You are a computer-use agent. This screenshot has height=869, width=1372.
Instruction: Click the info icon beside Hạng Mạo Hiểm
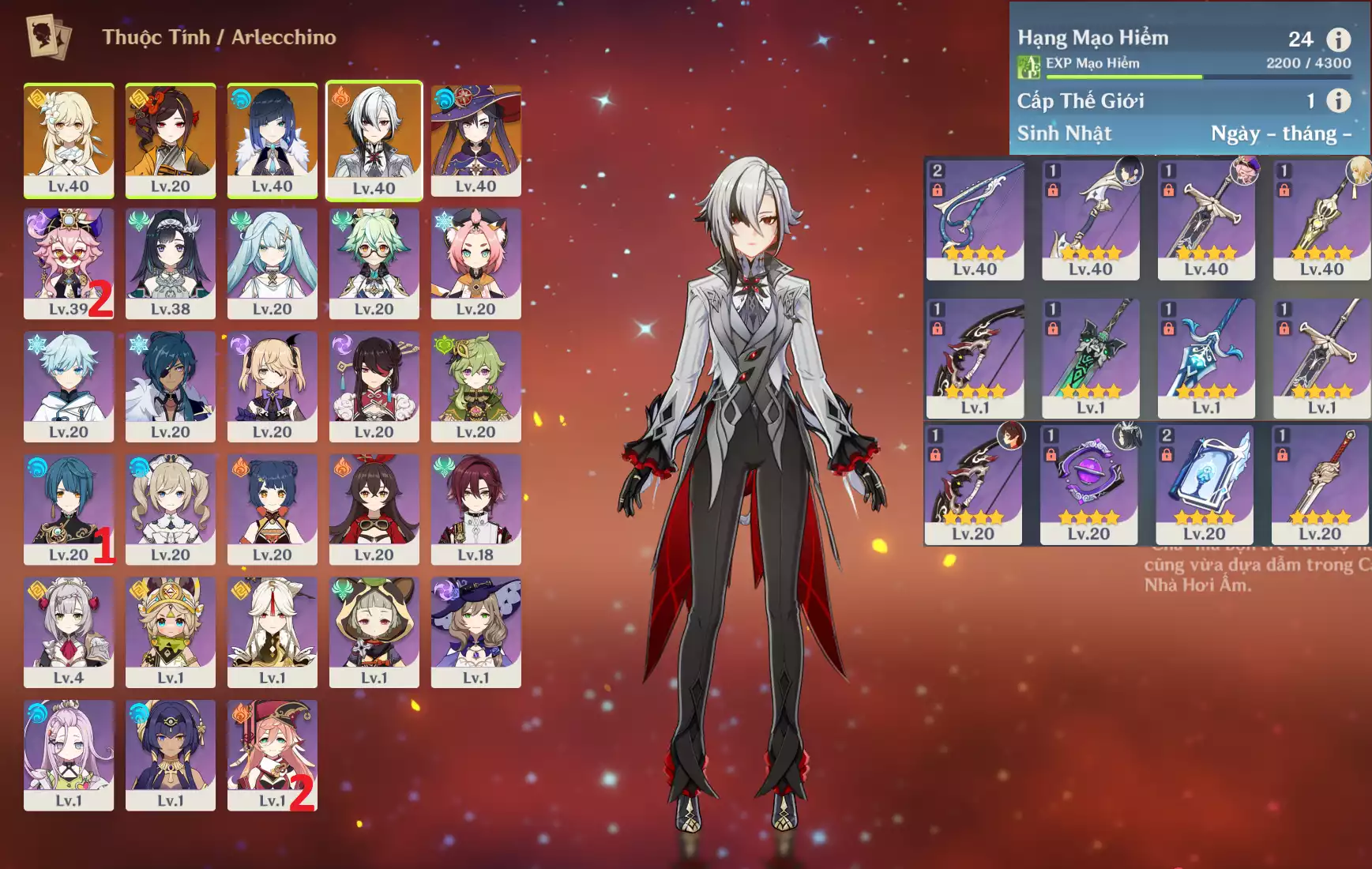click(1338, 39)
